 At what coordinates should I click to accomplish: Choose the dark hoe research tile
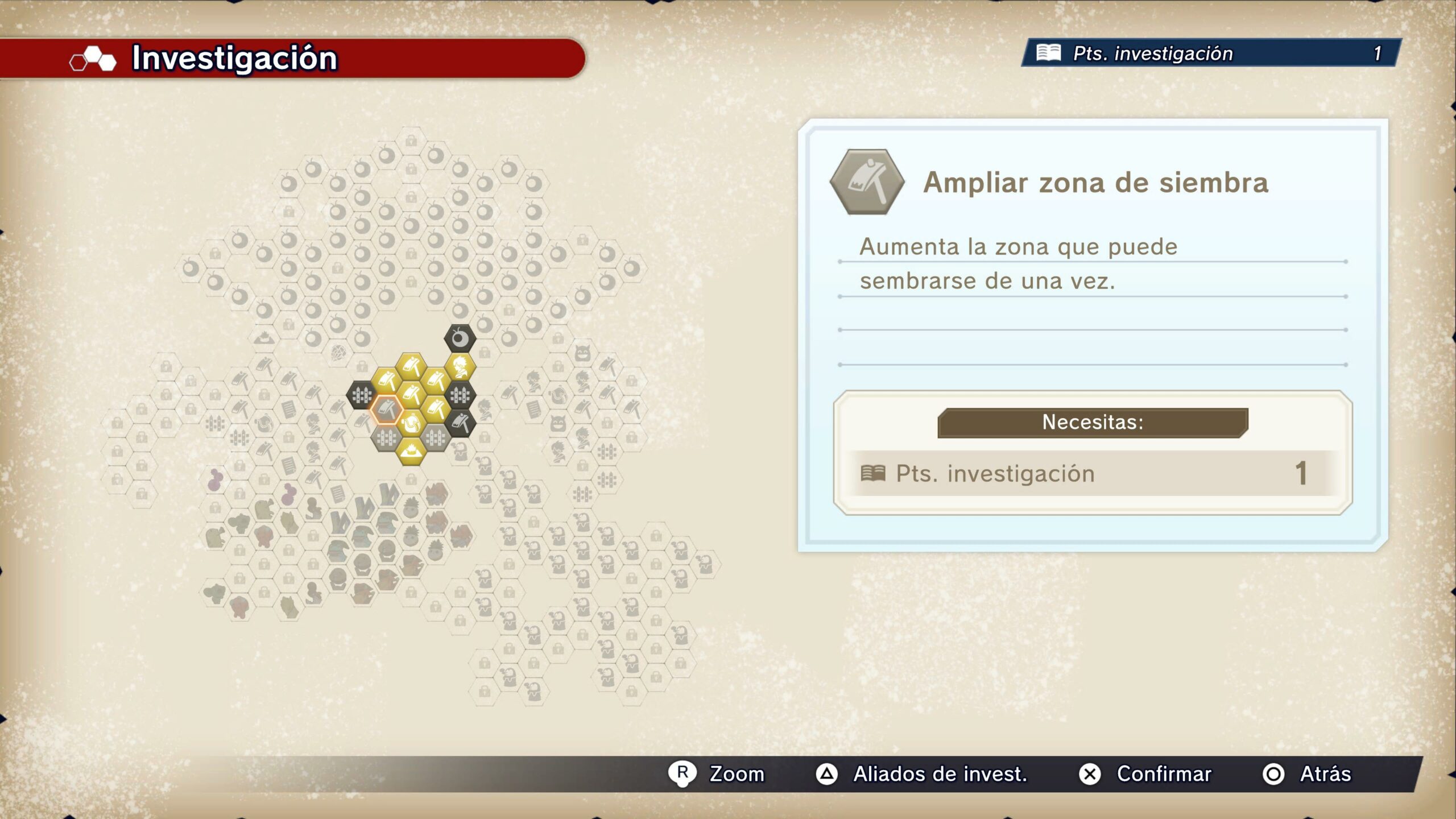click(x=460, y=423)
